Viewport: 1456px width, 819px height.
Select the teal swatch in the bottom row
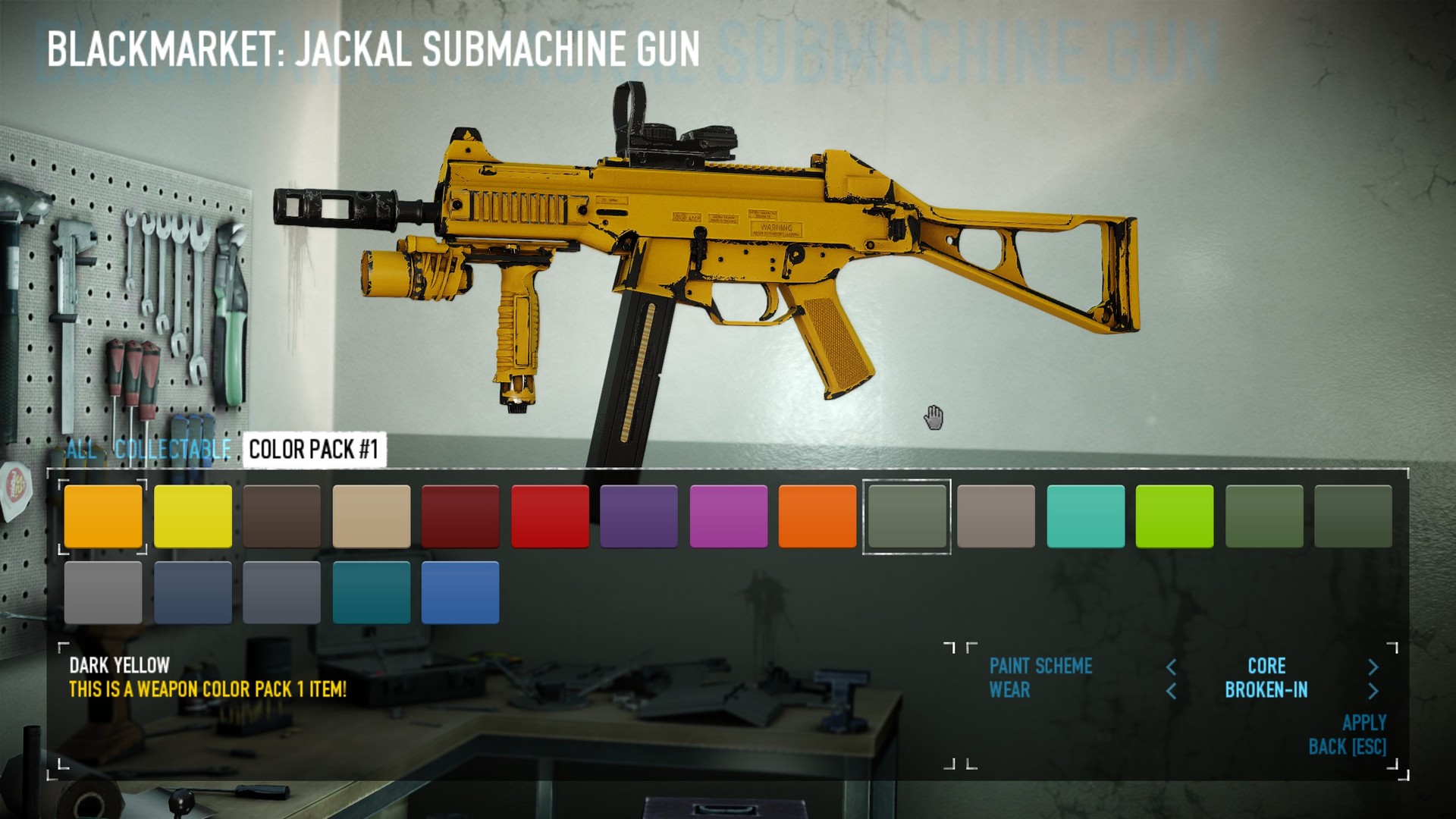[371, 594]
